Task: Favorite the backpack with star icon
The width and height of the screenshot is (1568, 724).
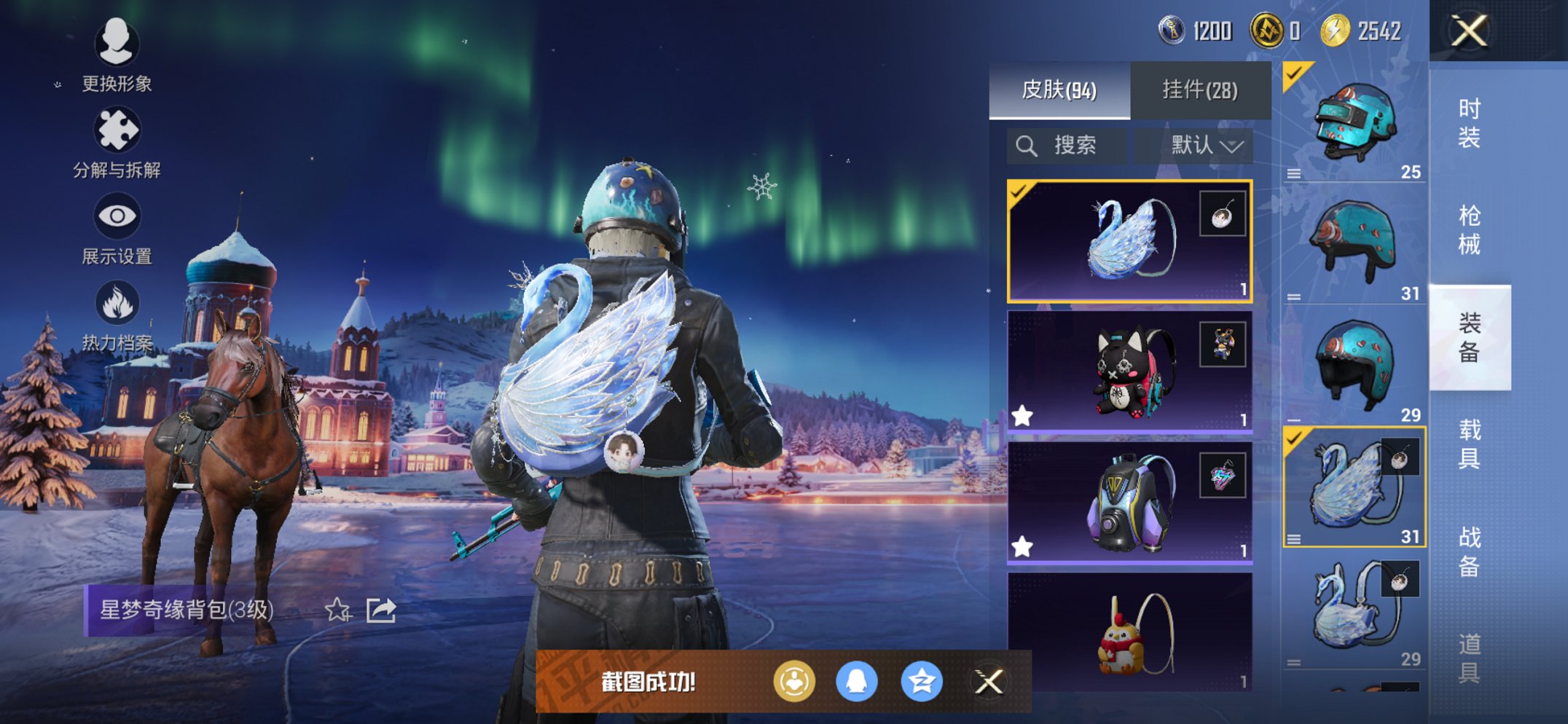Action: tap(337, 610)
